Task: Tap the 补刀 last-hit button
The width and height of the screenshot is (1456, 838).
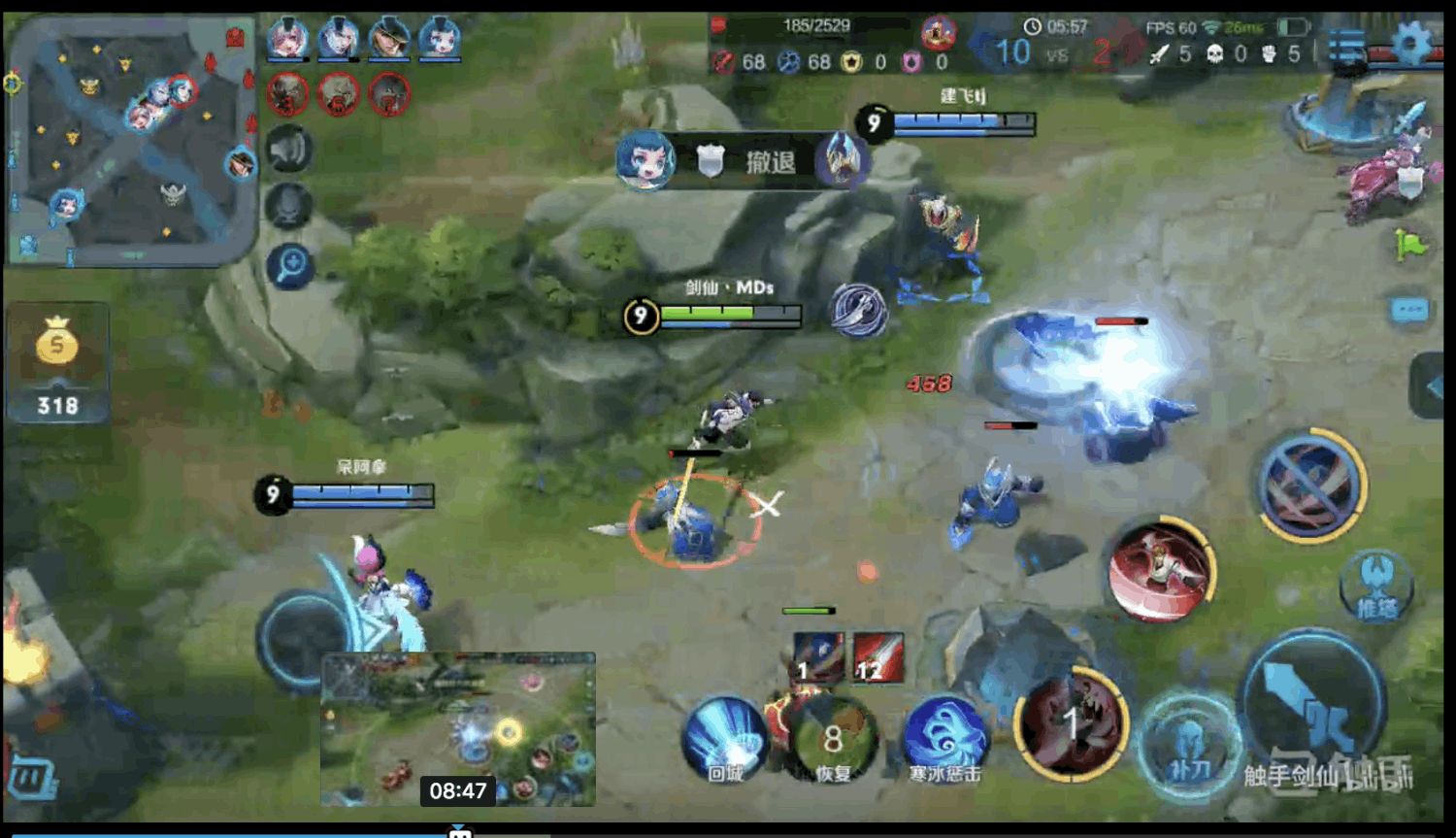Action: (x=1188, y=746)
